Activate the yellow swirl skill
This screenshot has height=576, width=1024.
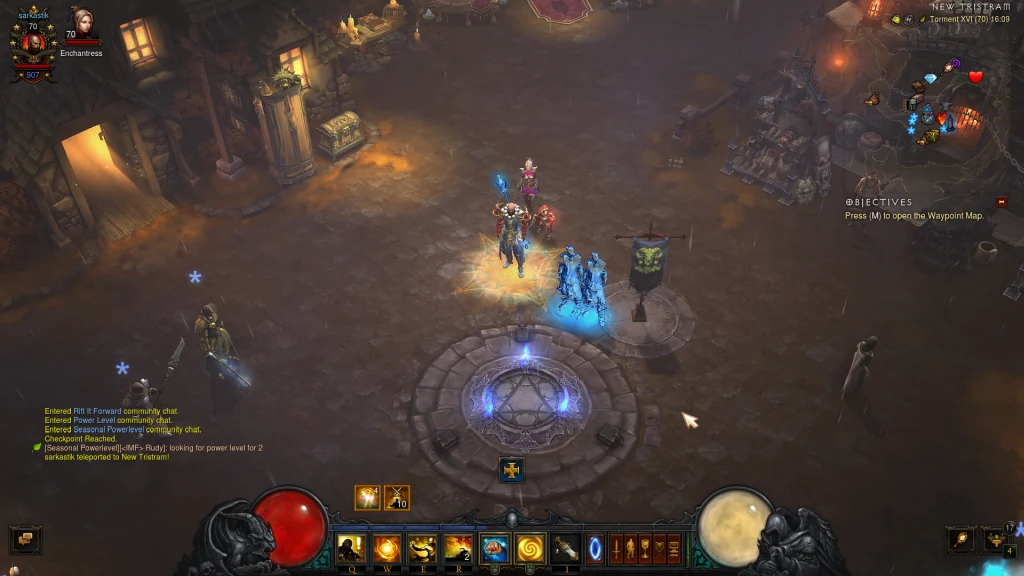pos(528,548)
